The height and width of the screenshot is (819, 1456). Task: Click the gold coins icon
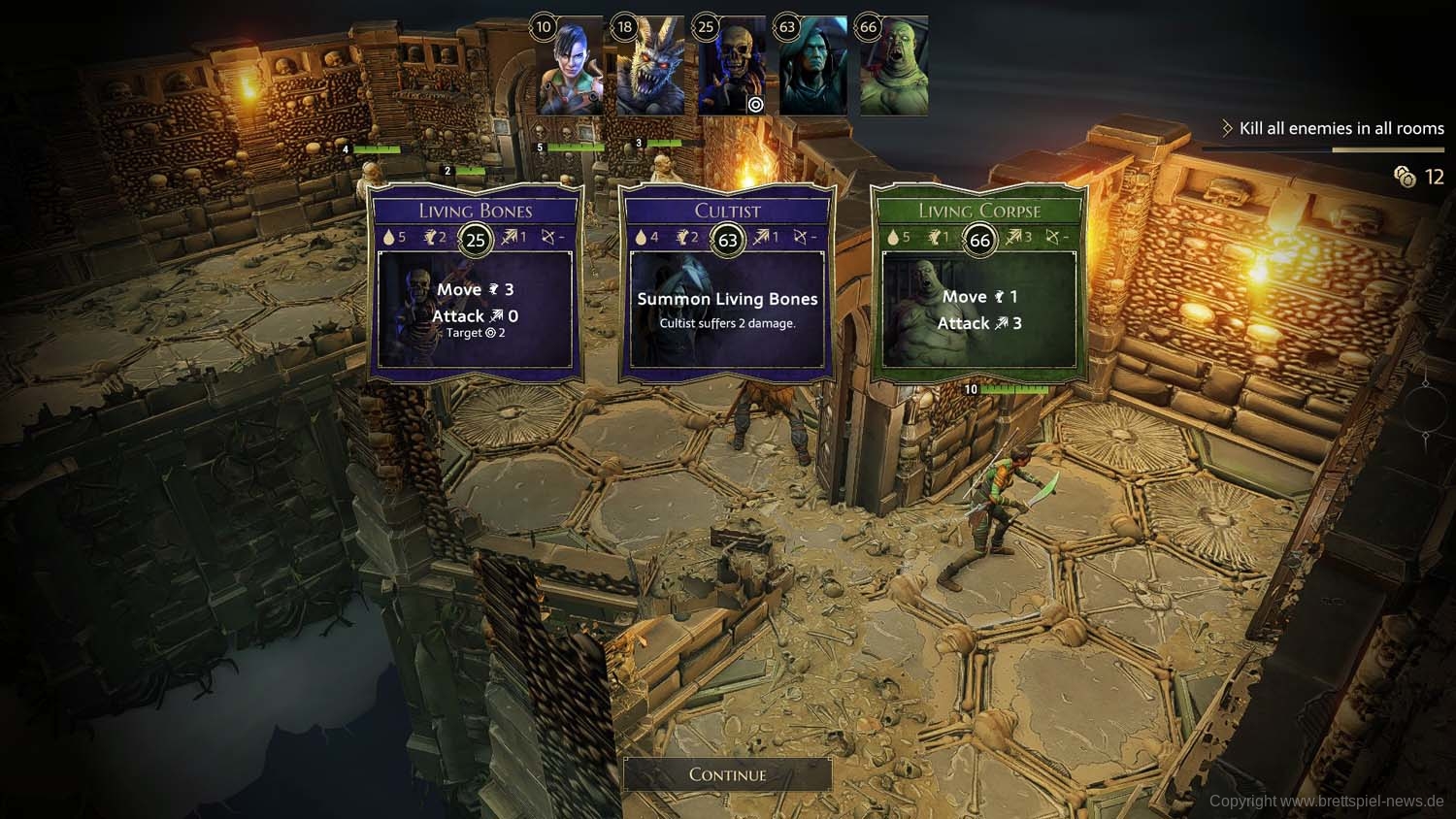coord(1405,177)
